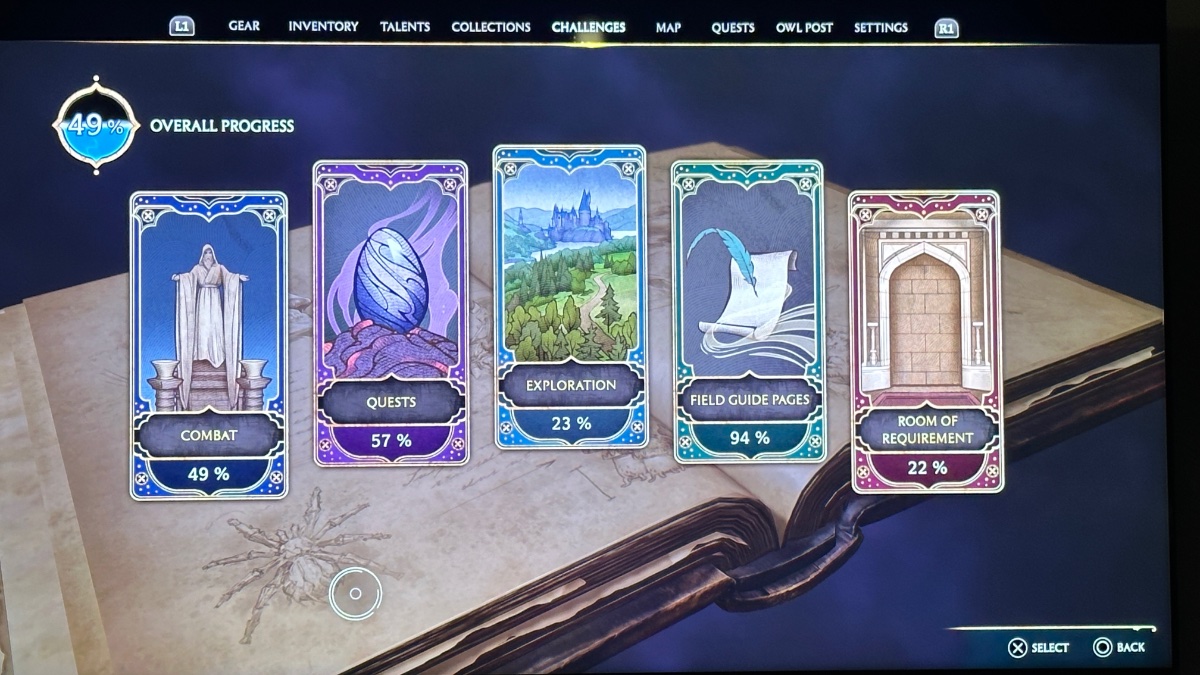
Task: Open the Owl Post tab
Action: 804,27
